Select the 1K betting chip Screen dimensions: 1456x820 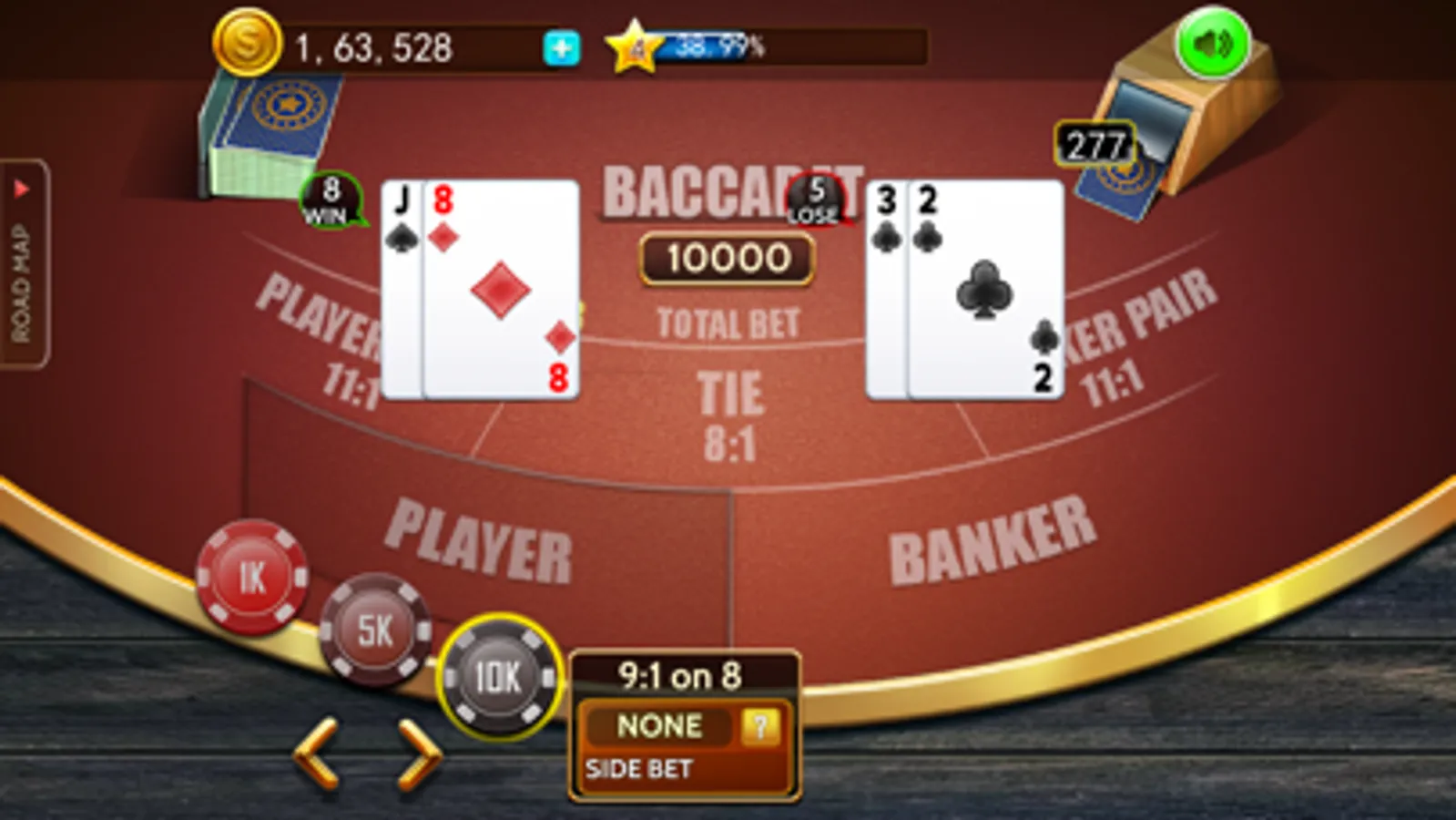[x=253, y=577]
